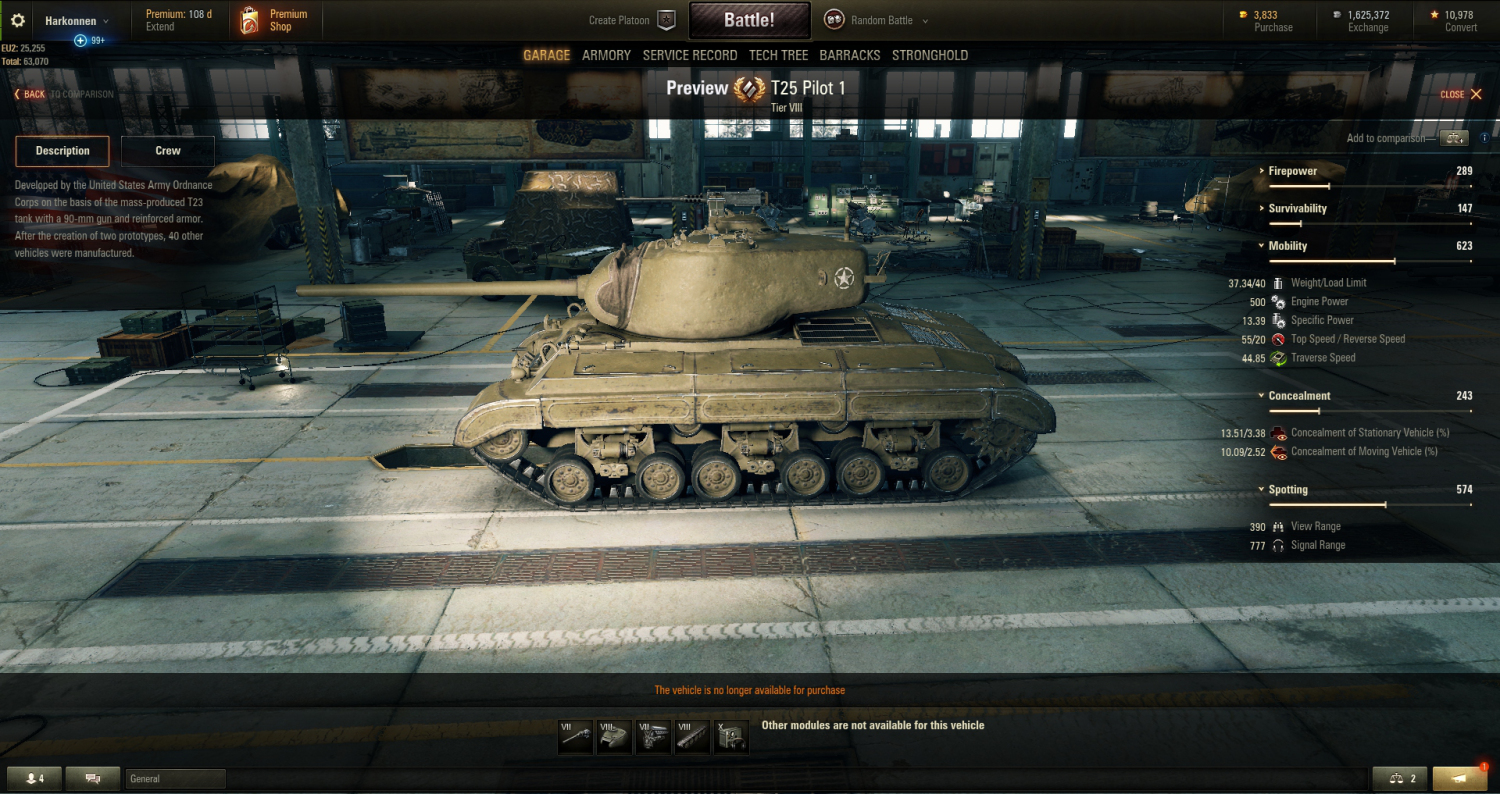The width and height of the screenshot is (1500, 794).
Task: Select the tier X radio module
Action: point(731,737)
